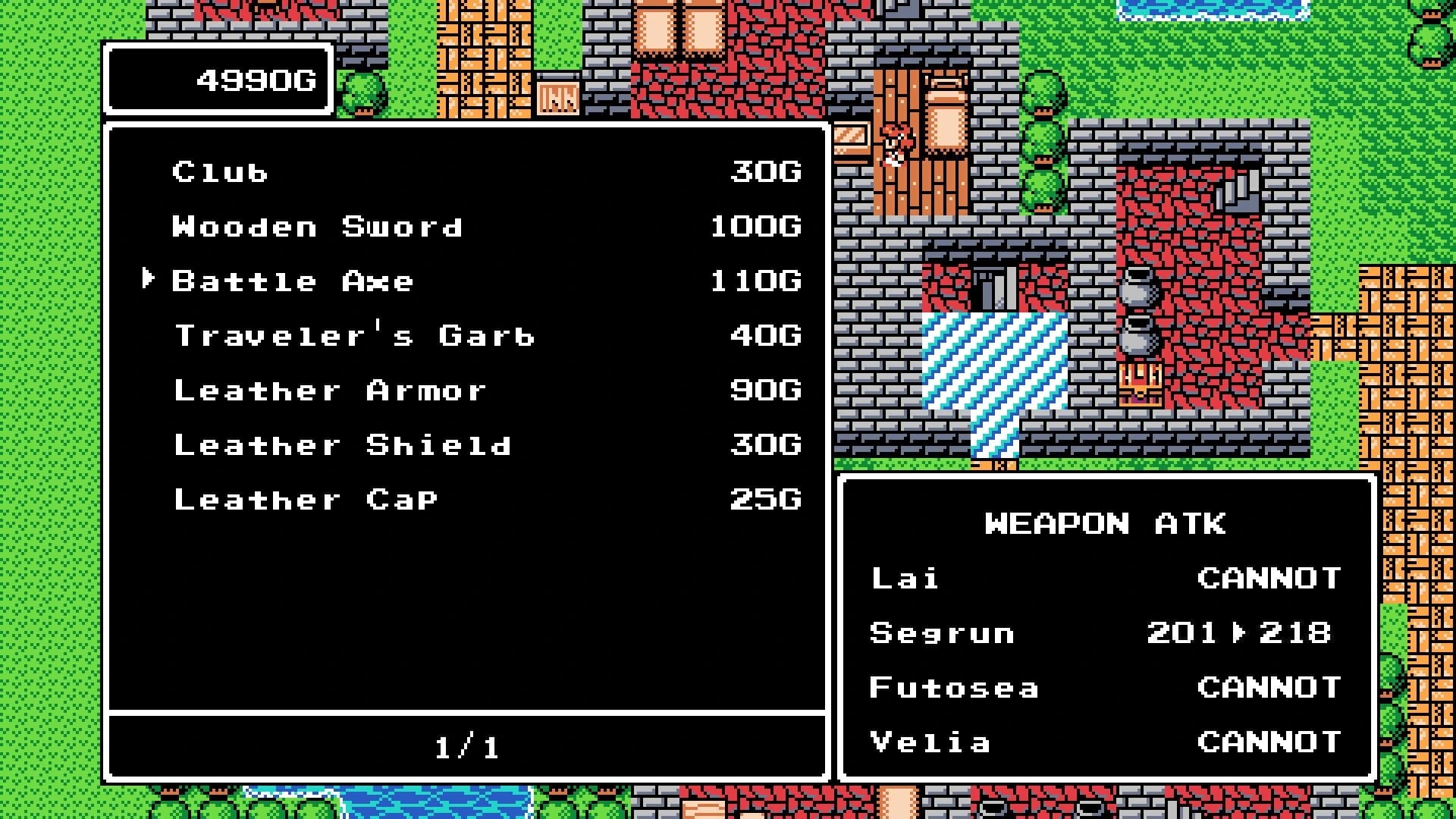Click the 4990G gold display
The image size is (1456, 819).
click(258, 80)
